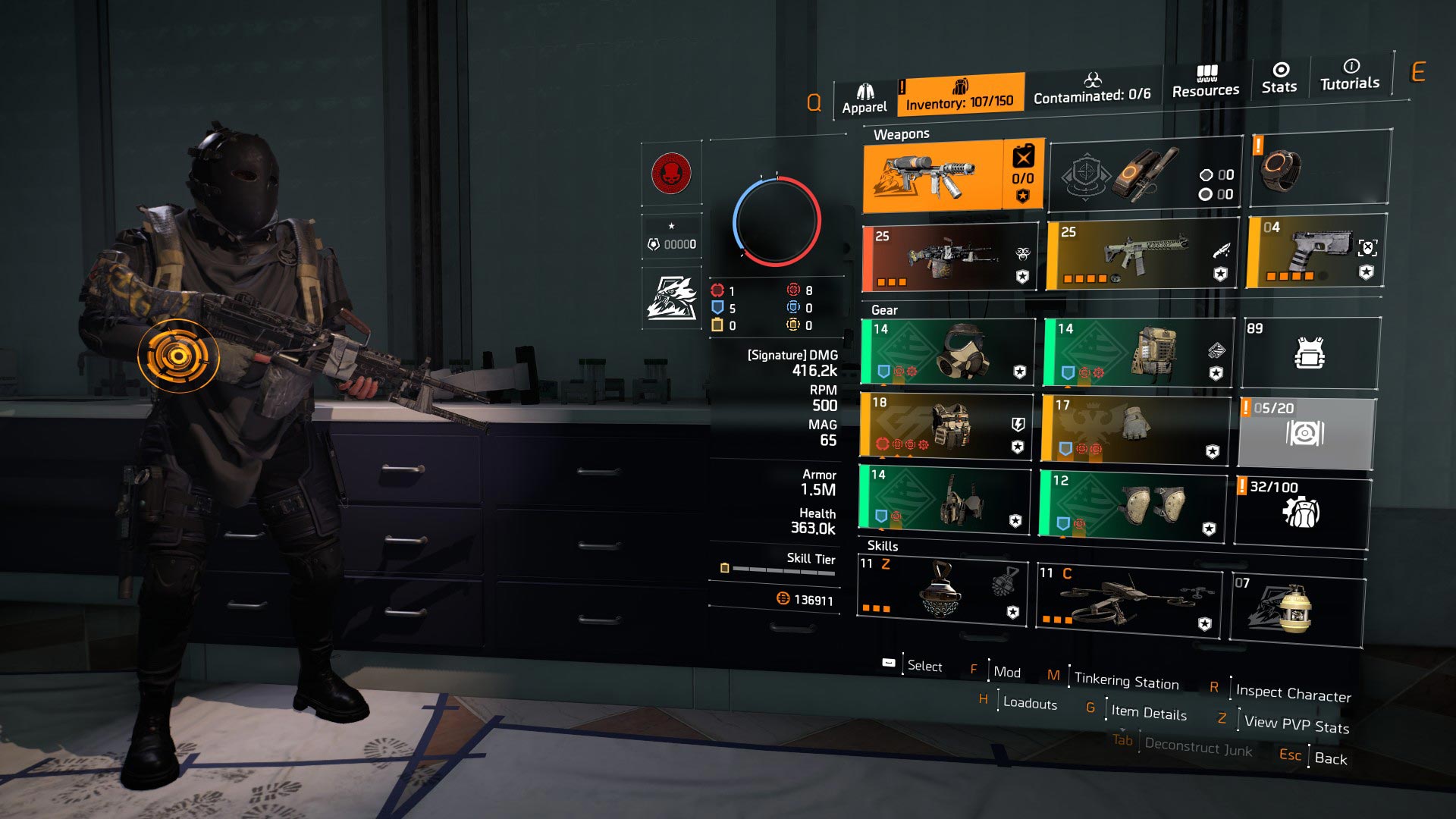
Task: Select the smartwatch slot
Action: (x=1319, y=168)
